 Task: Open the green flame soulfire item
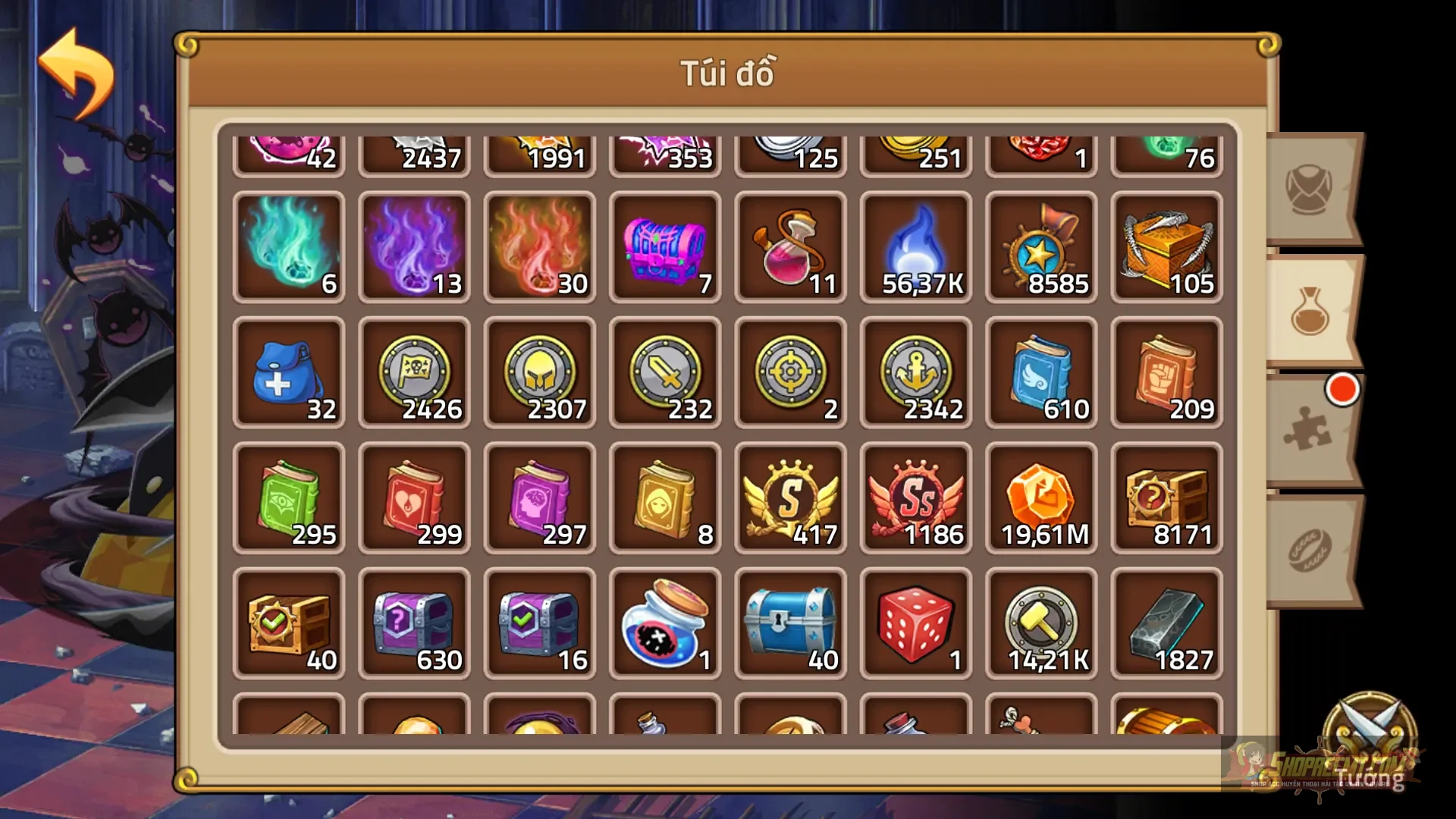click(288, 243)
